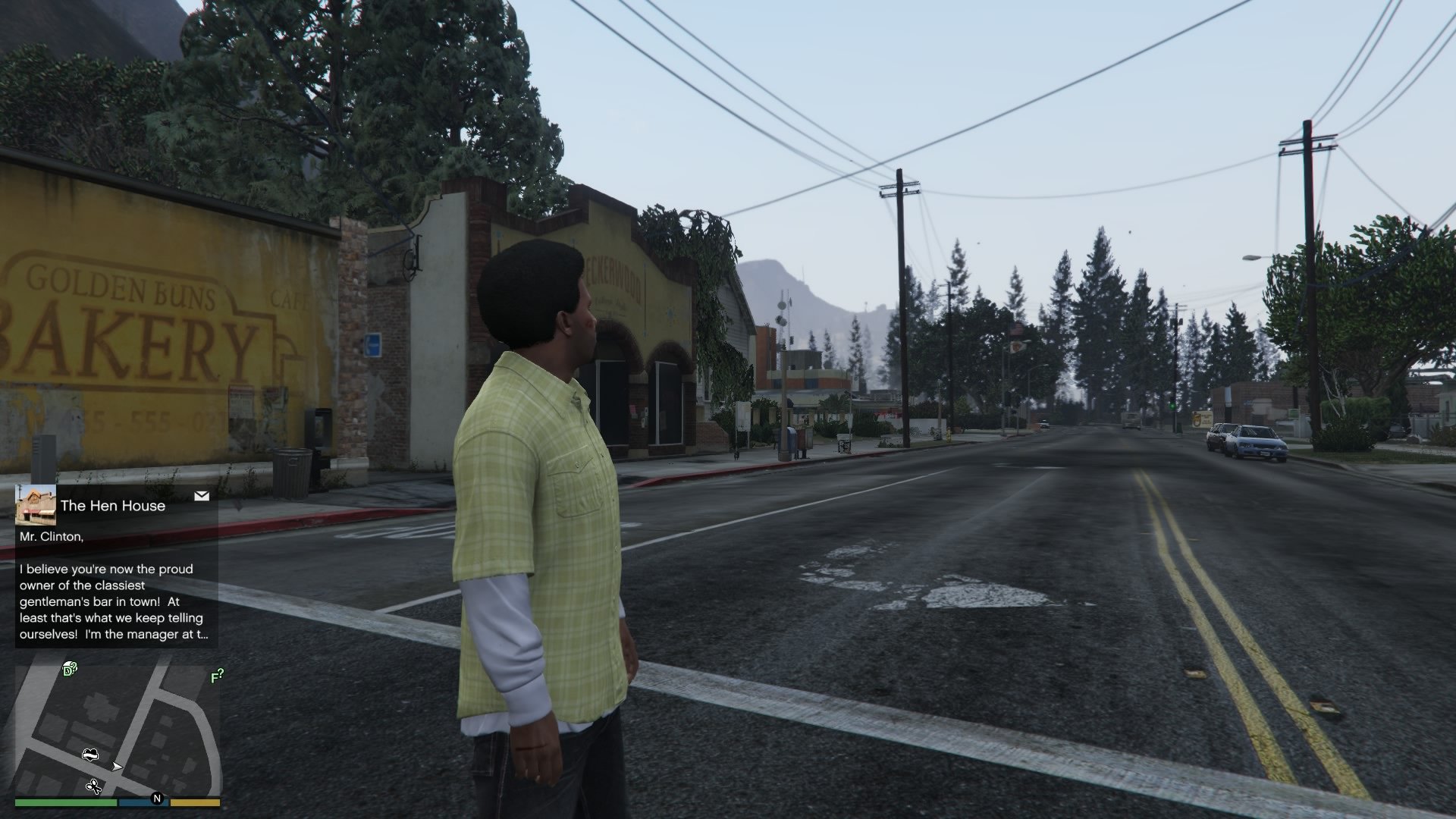Click the envelope icon on the notification
This screenshot has height=819, width=1456.
(202, 495)
